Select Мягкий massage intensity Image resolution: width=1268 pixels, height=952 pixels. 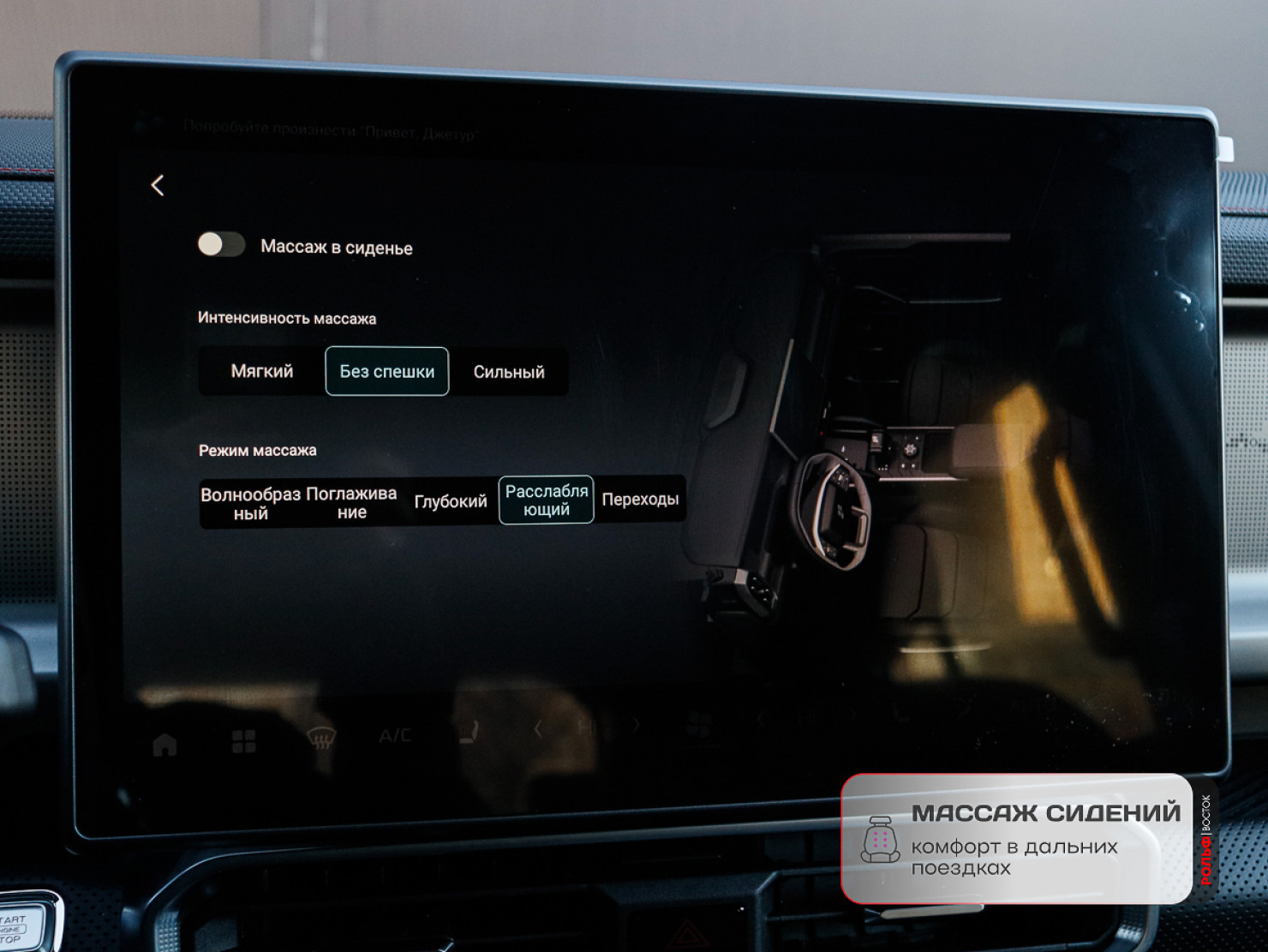coord(262,371)
